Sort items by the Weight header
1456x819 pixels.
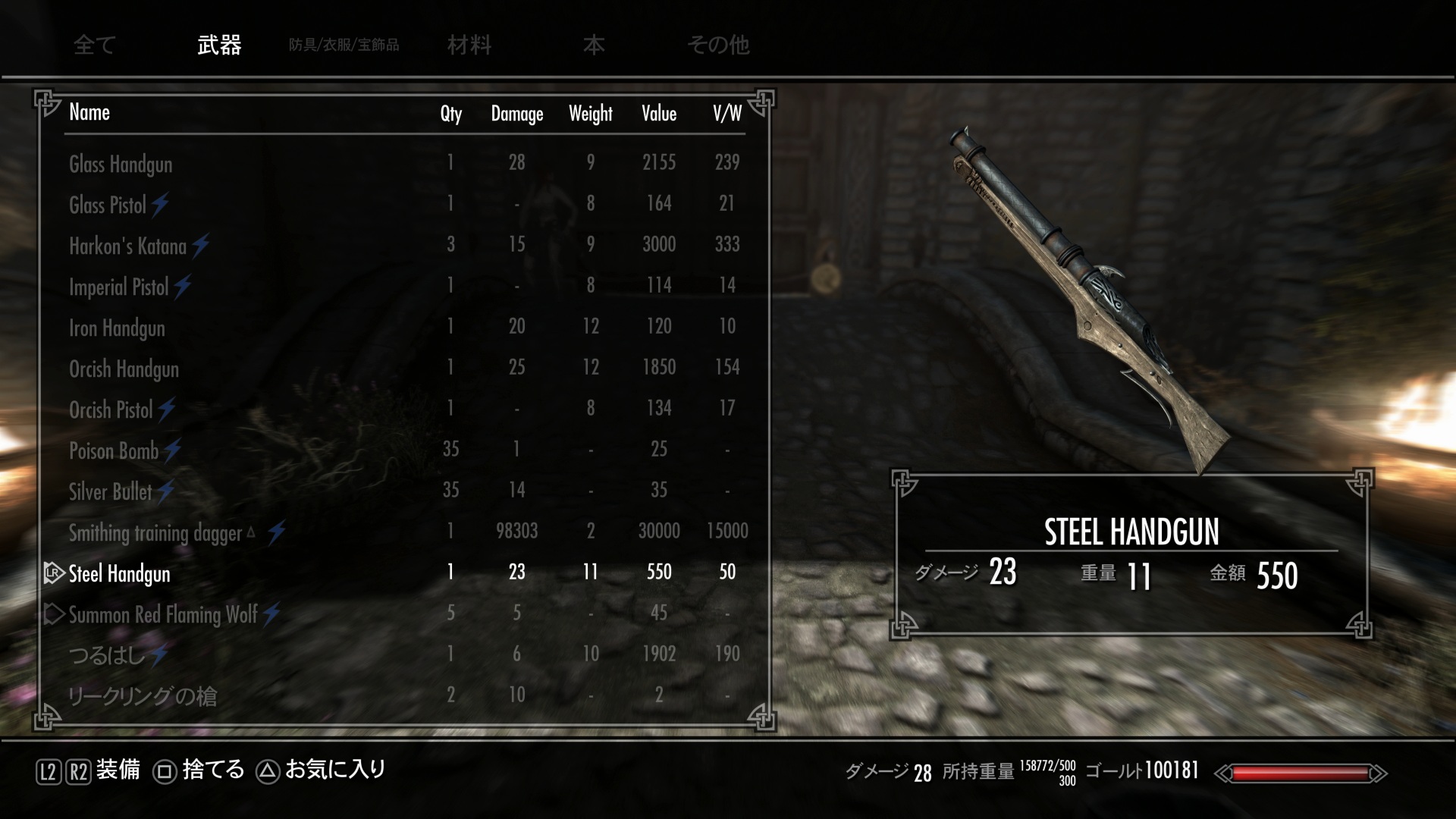590,114
